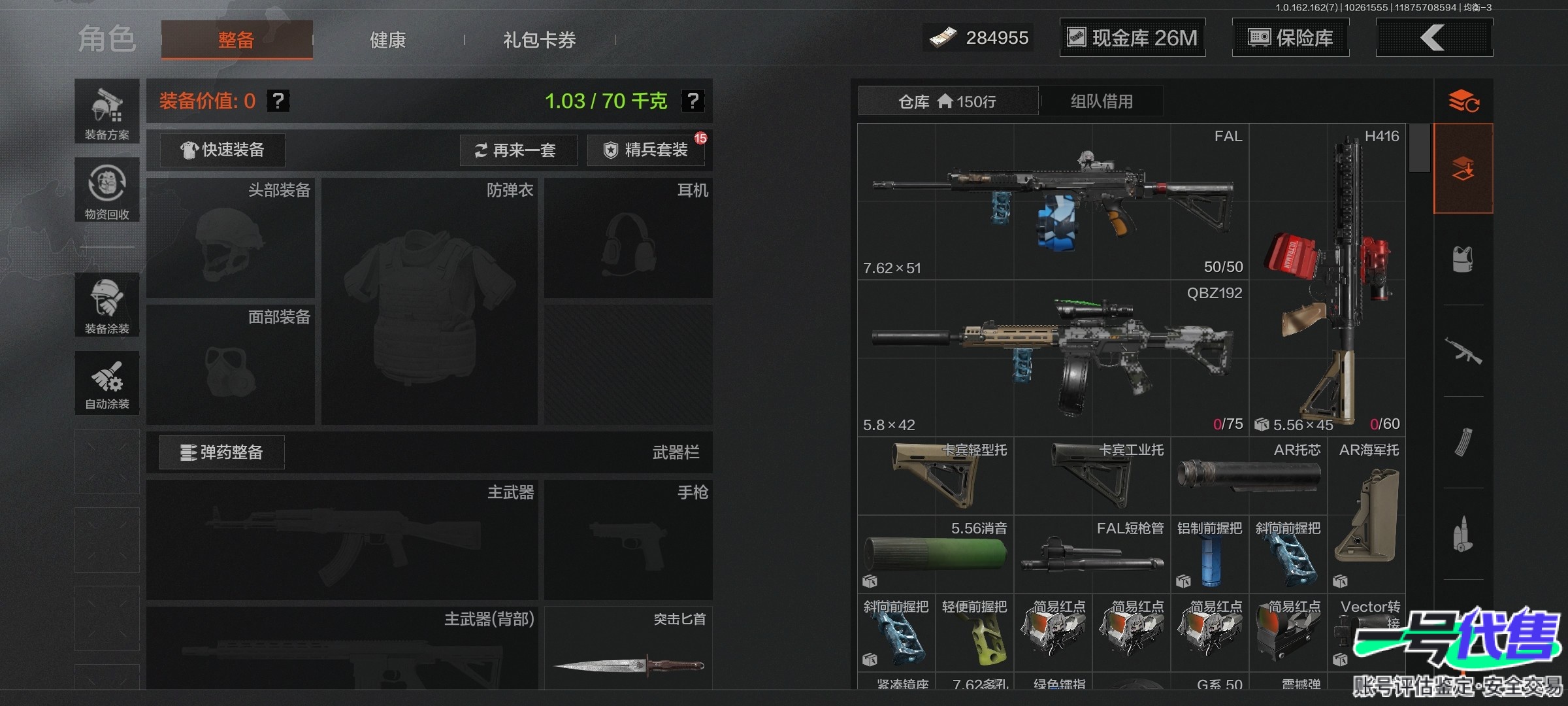This screenshot has height=706, width=1568.
Task: Filter storage by the body armor icon
Action: [x=1463, y=260]
